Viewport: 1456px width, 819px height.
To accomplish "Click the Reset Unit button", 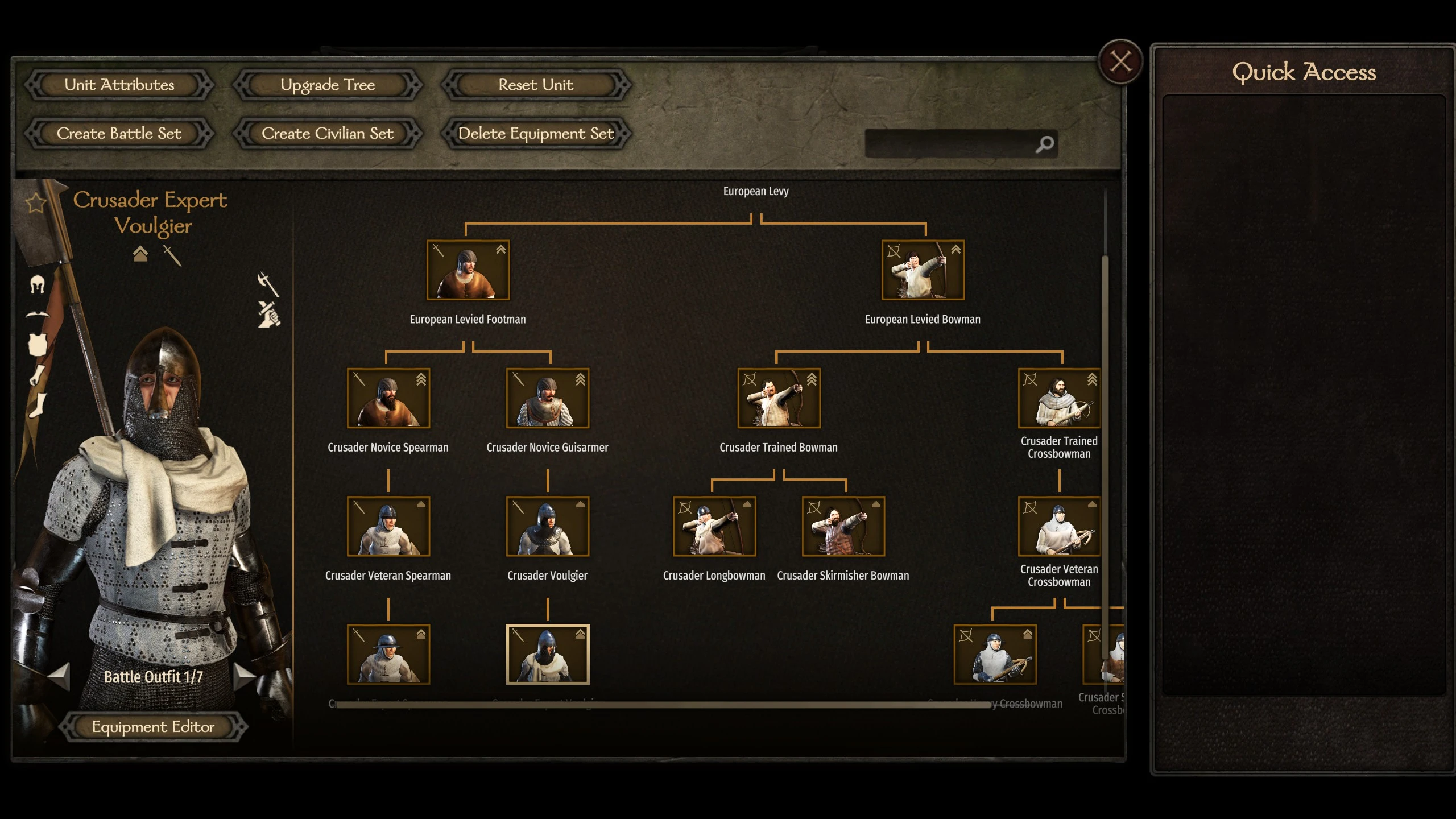I will 536,85.
